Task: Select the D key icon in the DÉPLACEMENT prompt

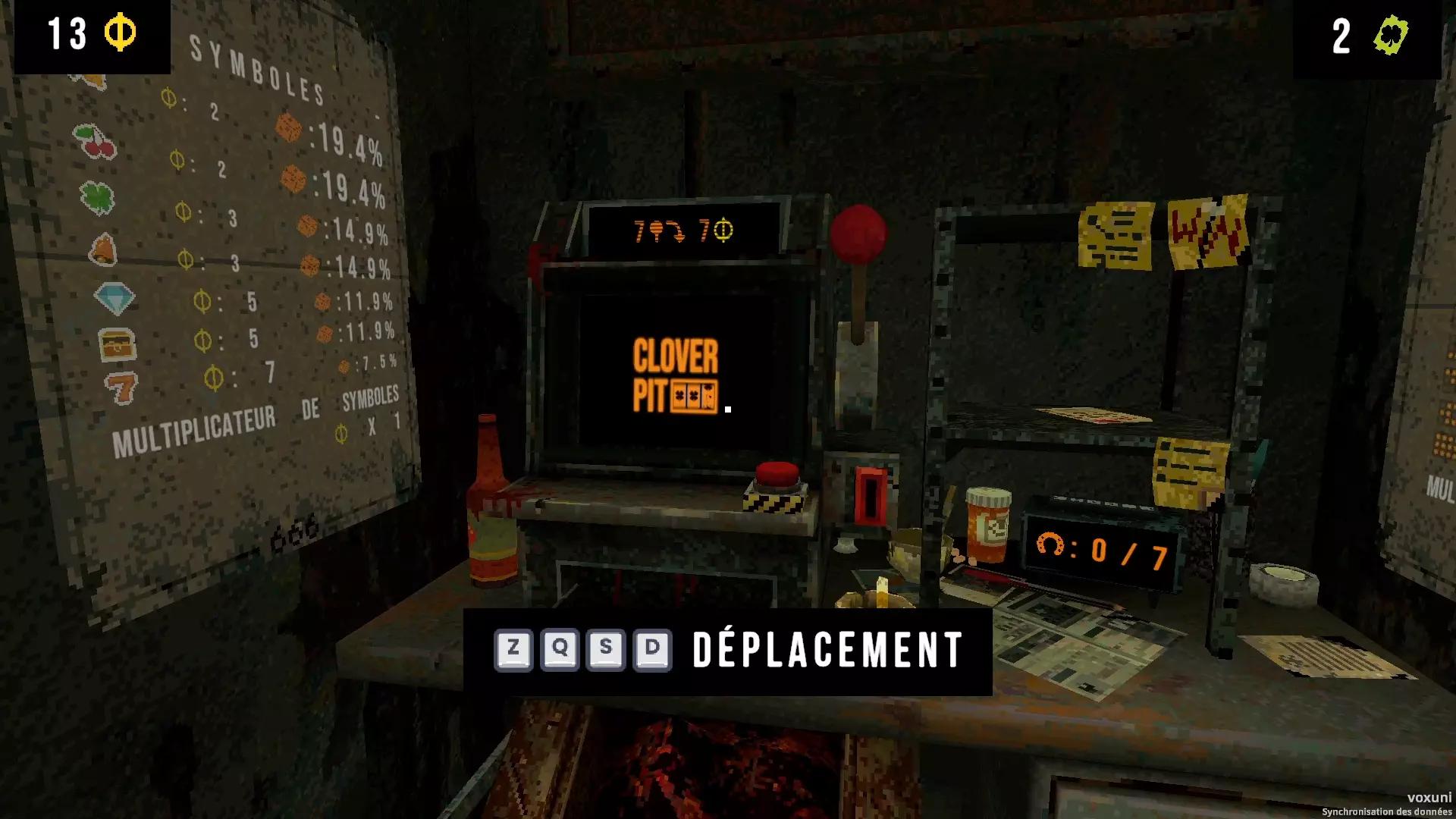Action: [654, 649]
